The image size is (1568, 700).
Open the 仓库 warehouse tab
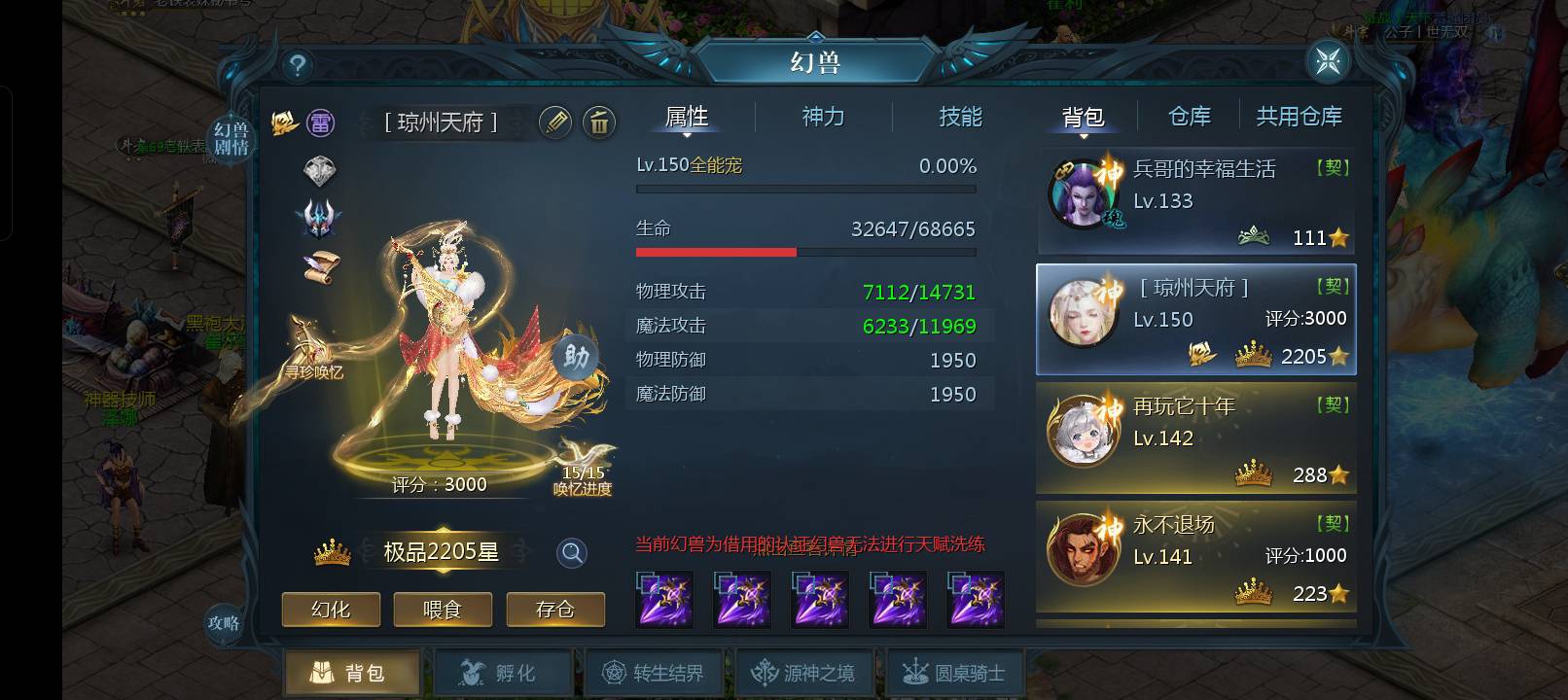click(1189, 117)
